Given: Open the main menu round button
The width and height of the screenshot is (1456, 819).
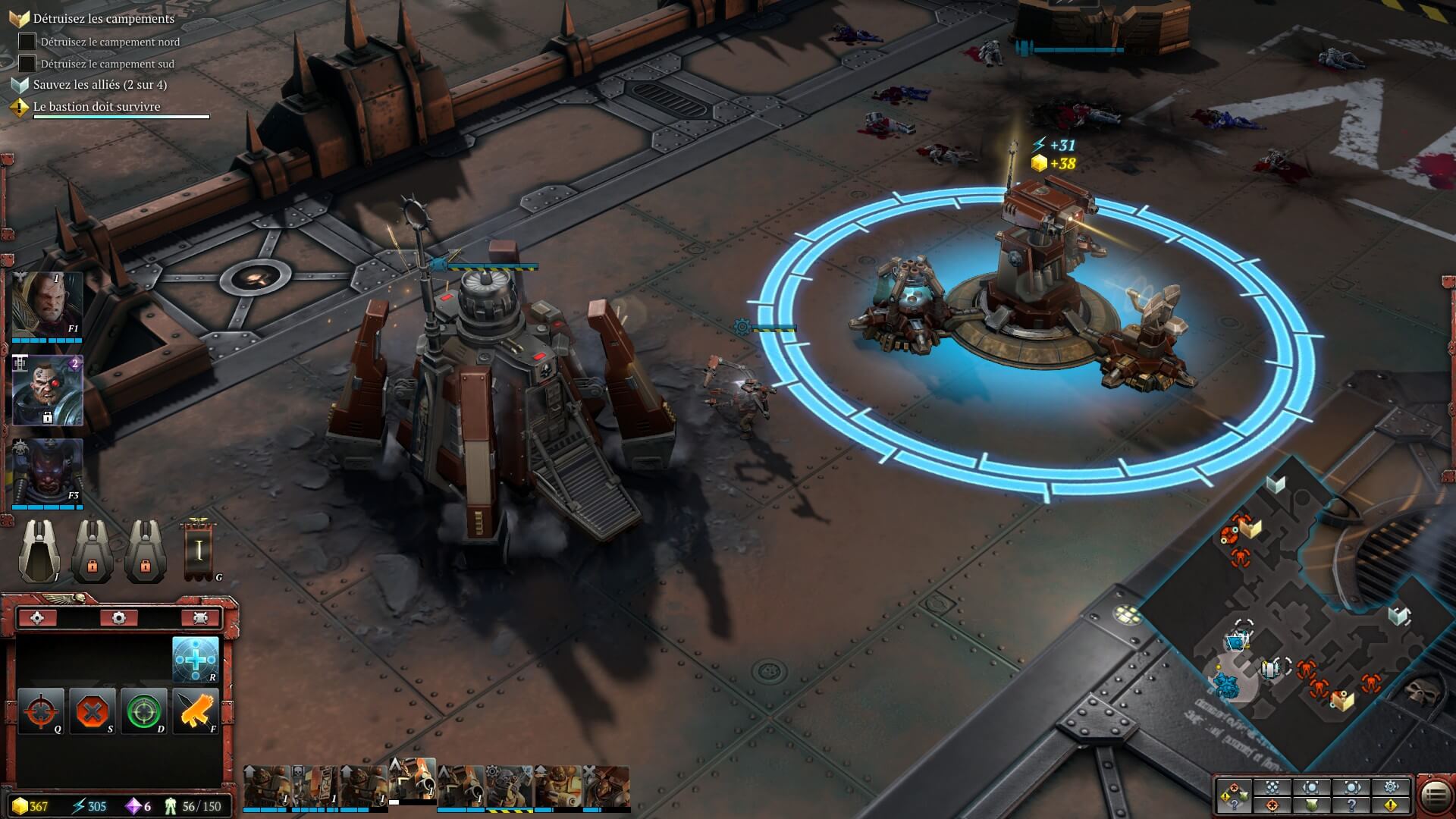Looking at the screenshot, I should coord(1435,795).
